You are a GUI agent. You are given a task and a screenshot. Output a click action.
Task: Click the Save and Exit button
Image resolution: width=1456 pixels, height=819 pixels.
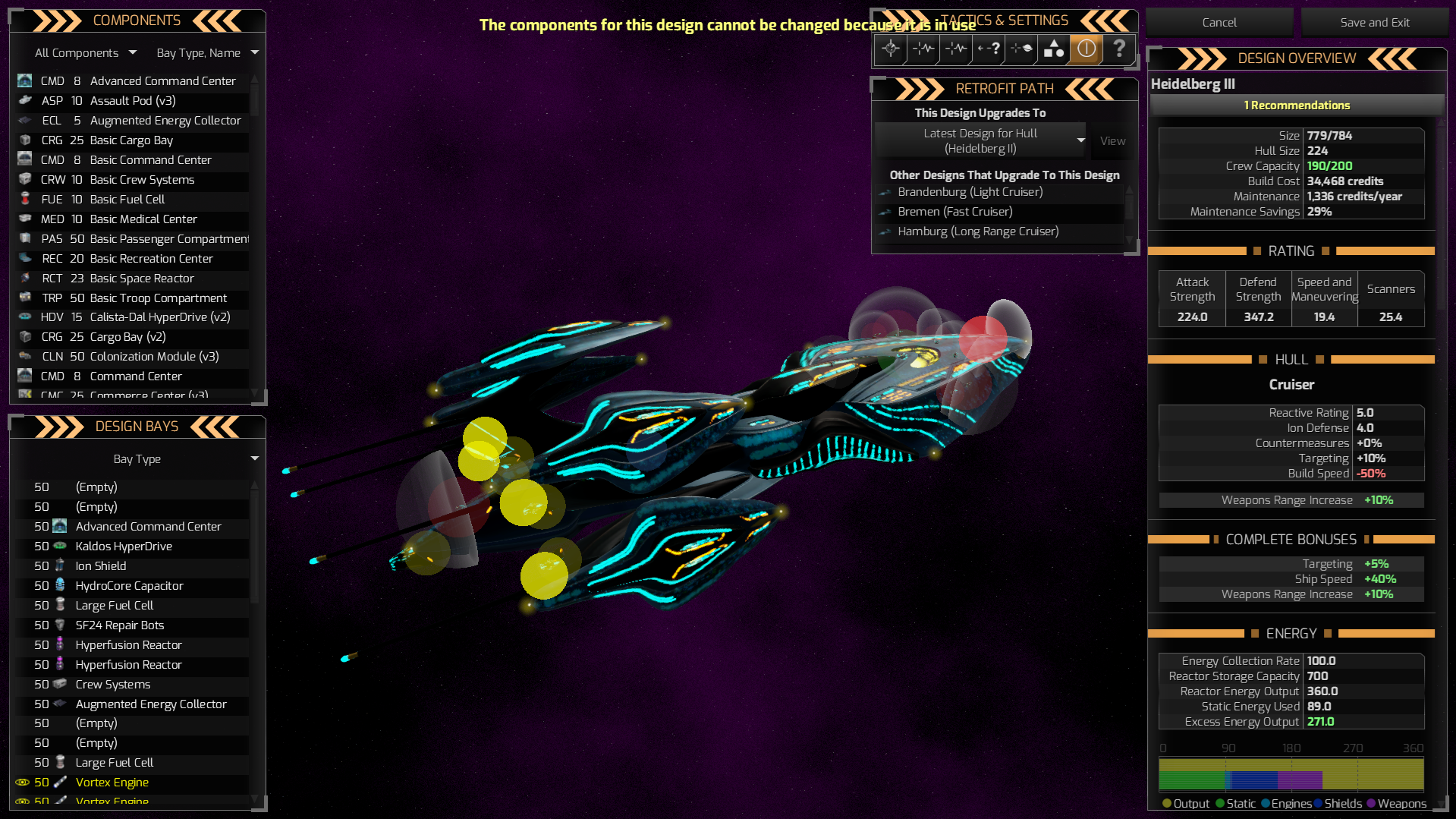(x=1373, y=22)
